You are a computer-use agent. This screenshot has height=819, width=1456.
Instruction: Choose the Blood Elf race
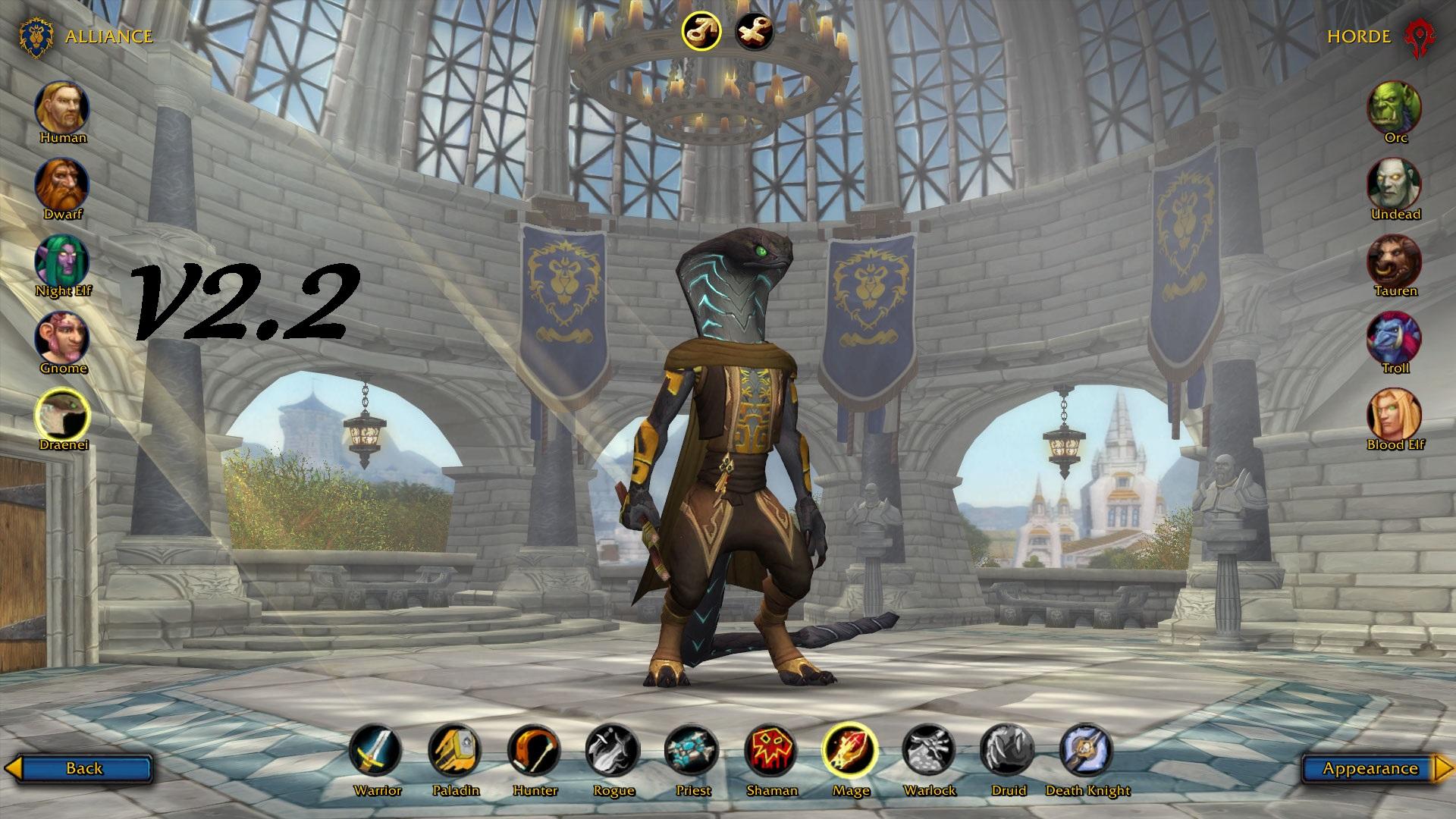click(1395, 415)
